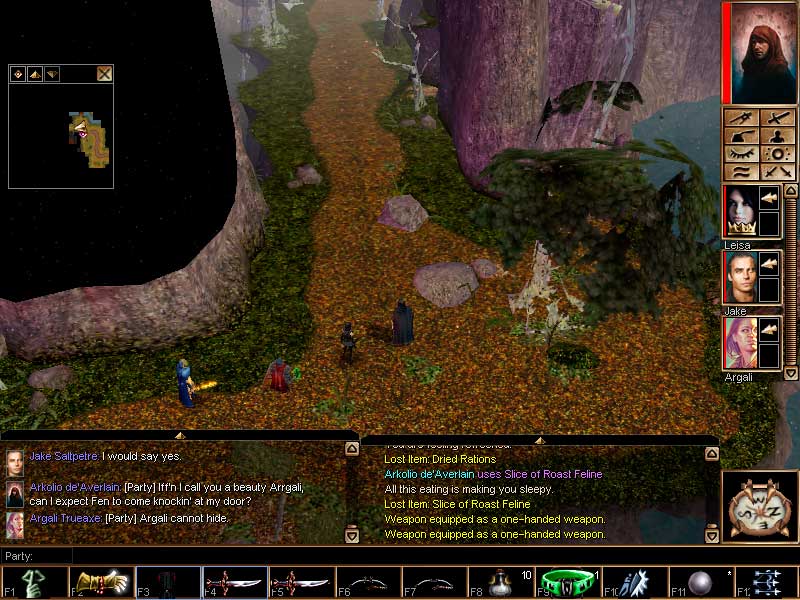The height and width of the screenshot is (600, 800).
Task: Click the minimap's down-pointing pyramid button
Action: [52, 73]
